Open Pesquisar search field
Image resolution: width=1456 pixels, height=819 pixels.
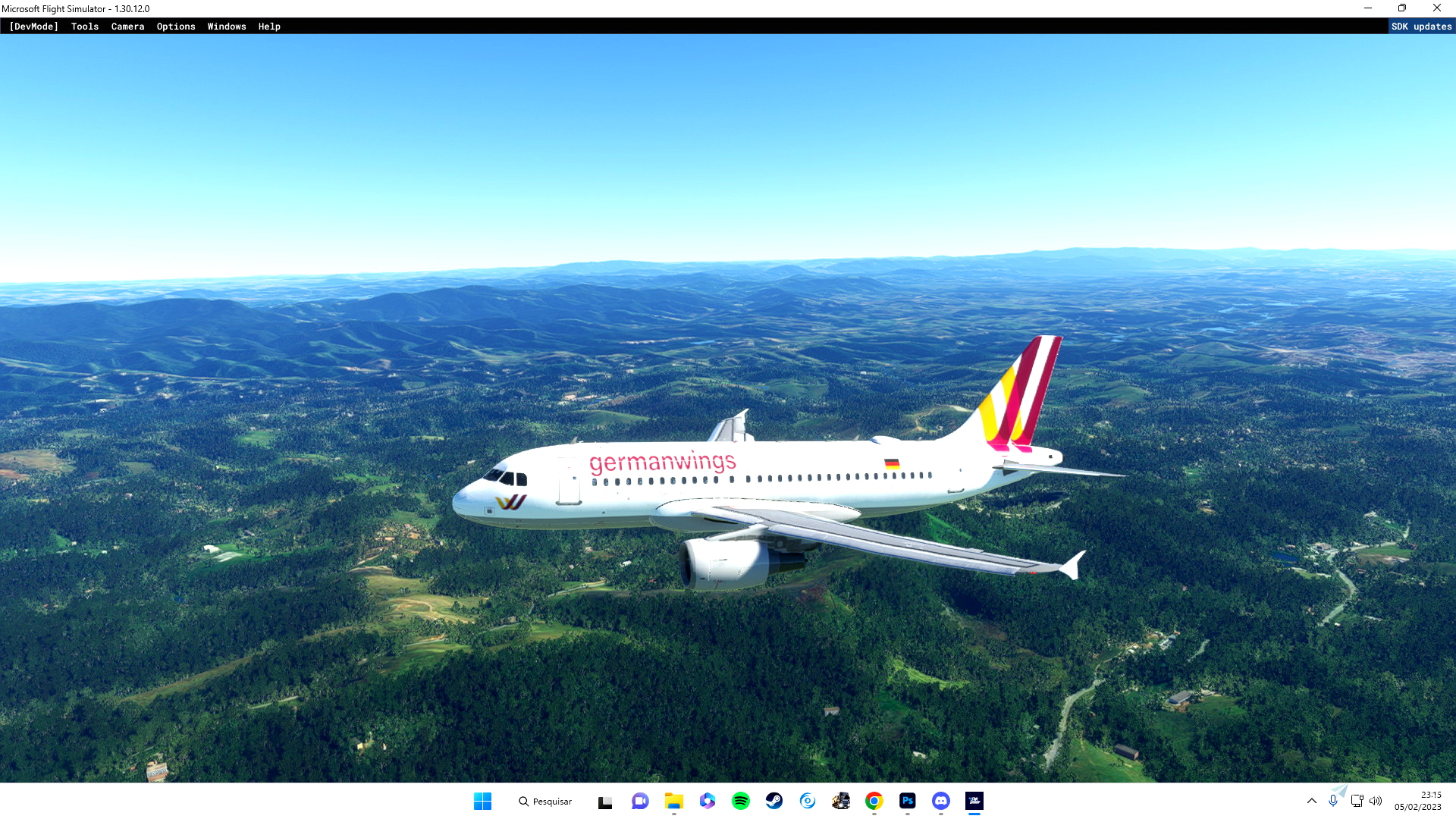click(545, 801)
